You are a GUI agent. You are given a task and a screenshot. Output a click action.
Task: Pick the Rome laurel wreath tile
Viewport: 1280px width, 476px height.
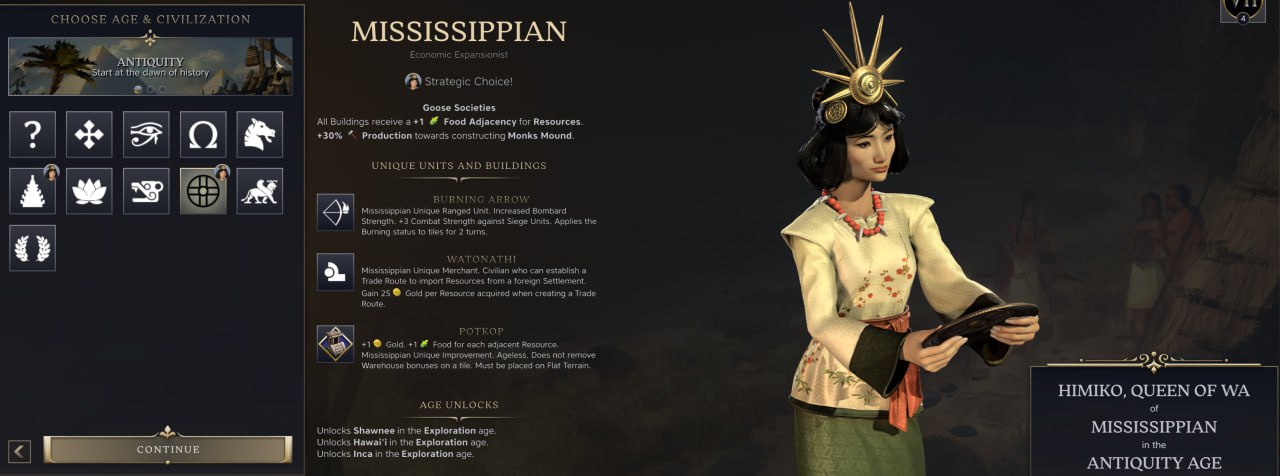[32, 248]
